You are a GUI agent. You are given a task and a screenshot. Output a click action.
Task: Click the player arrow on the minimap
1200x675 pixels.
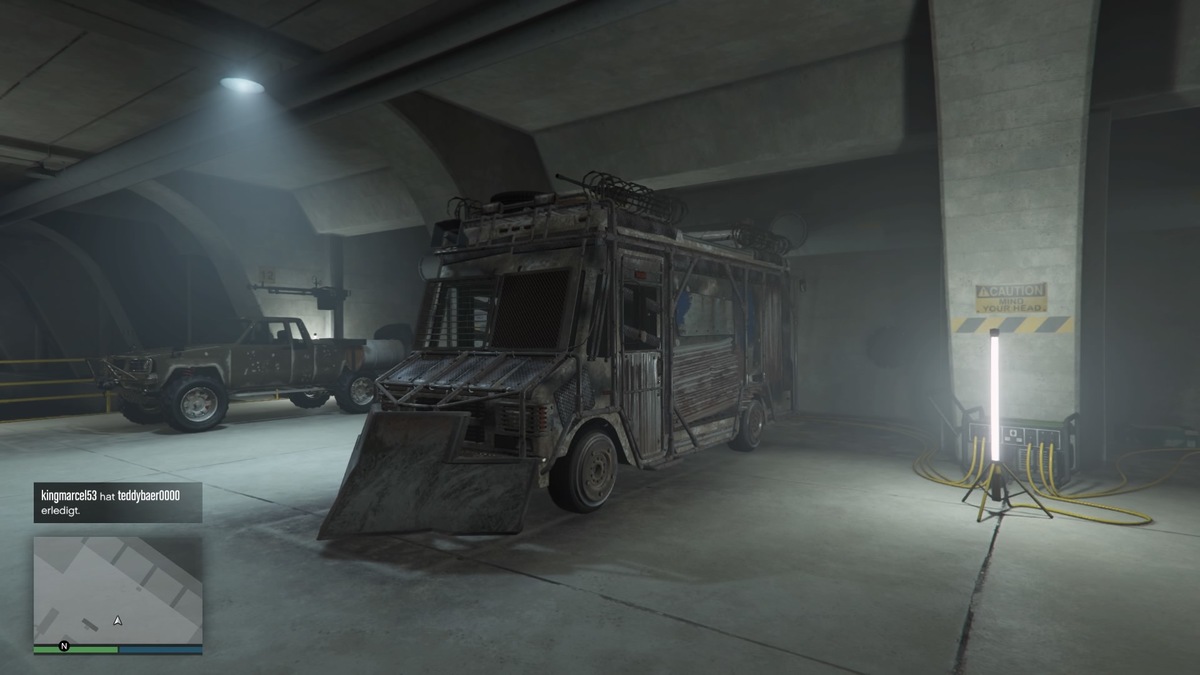pyautogui.click(x=118, y=621)
